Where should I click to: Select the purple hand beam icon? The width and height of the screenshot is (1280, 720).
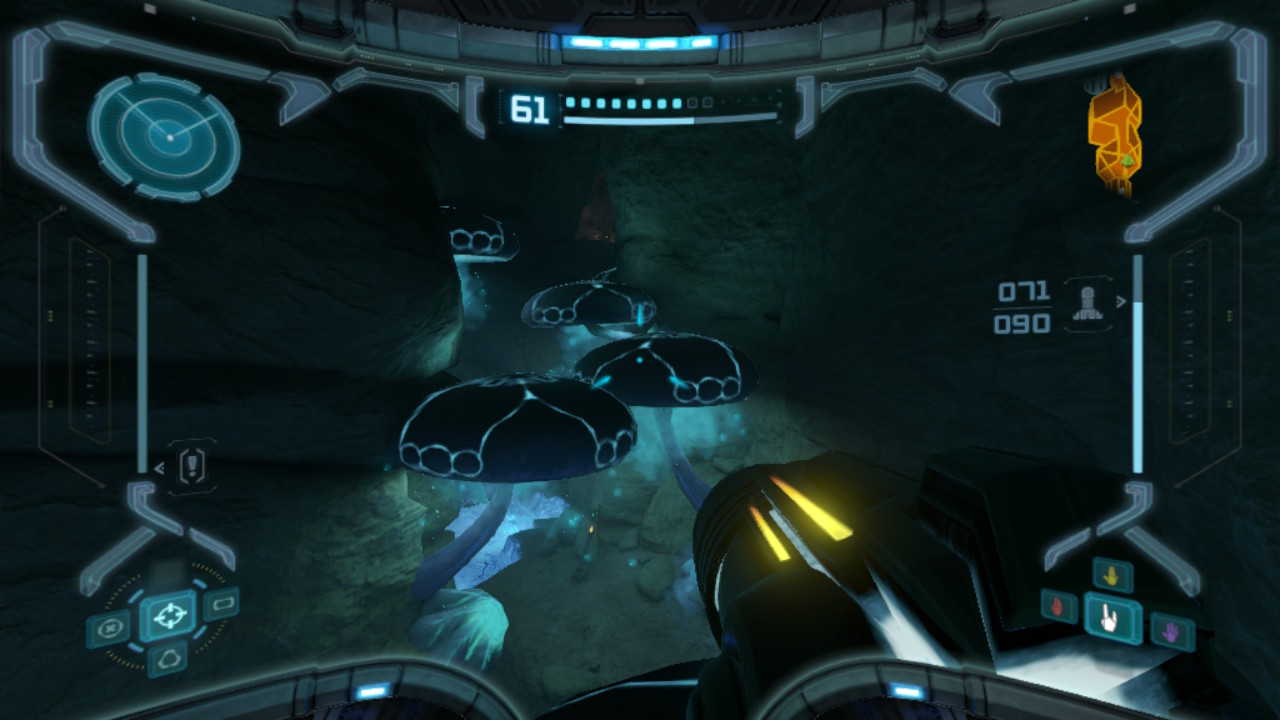tap(1171, 630)
